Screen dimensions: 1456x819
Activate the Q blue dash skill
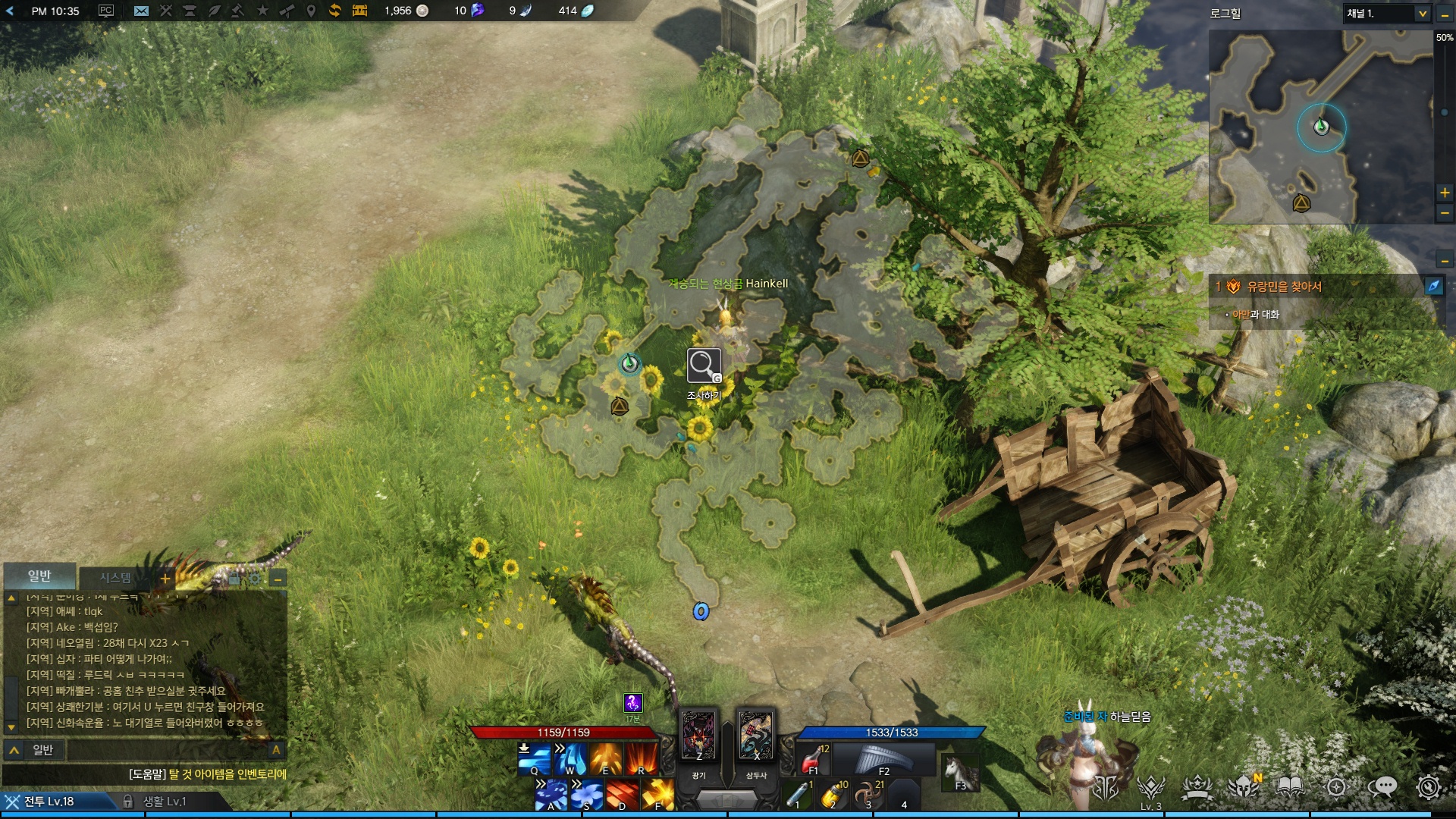click(x=534, y=758)
